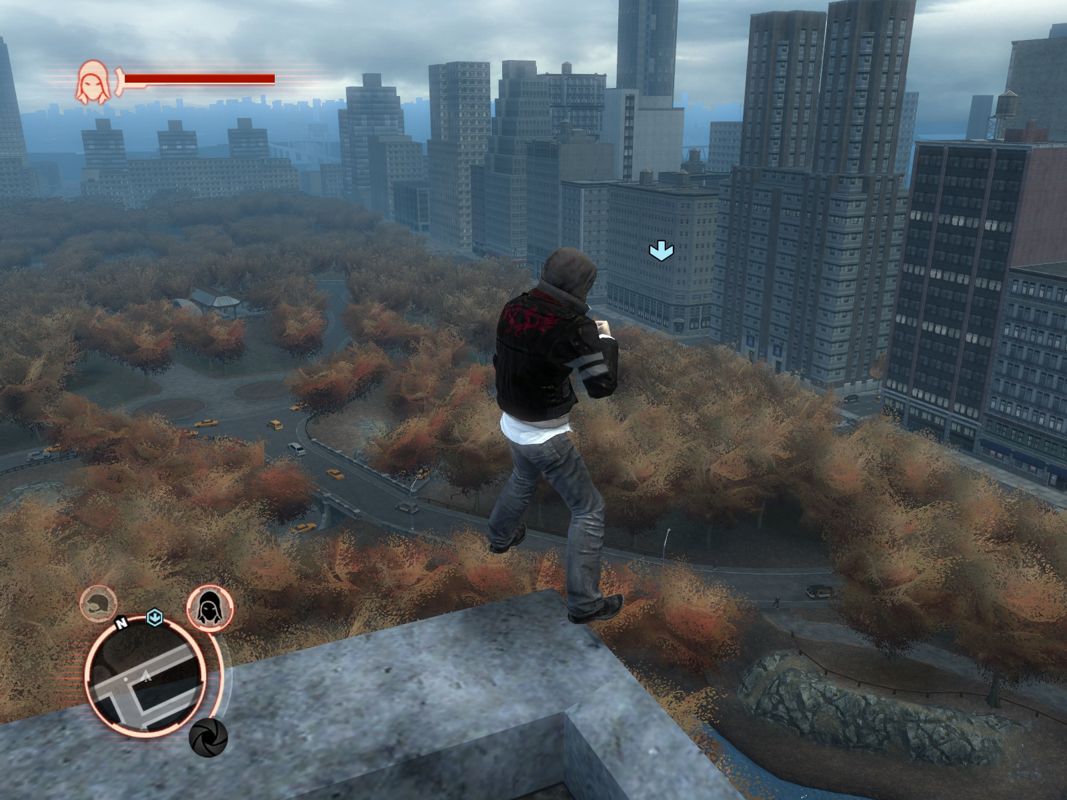Select the hooded figure disguise icon
Image resolution: width=1067 pixels, height=800 pixels.
point(210,609)
